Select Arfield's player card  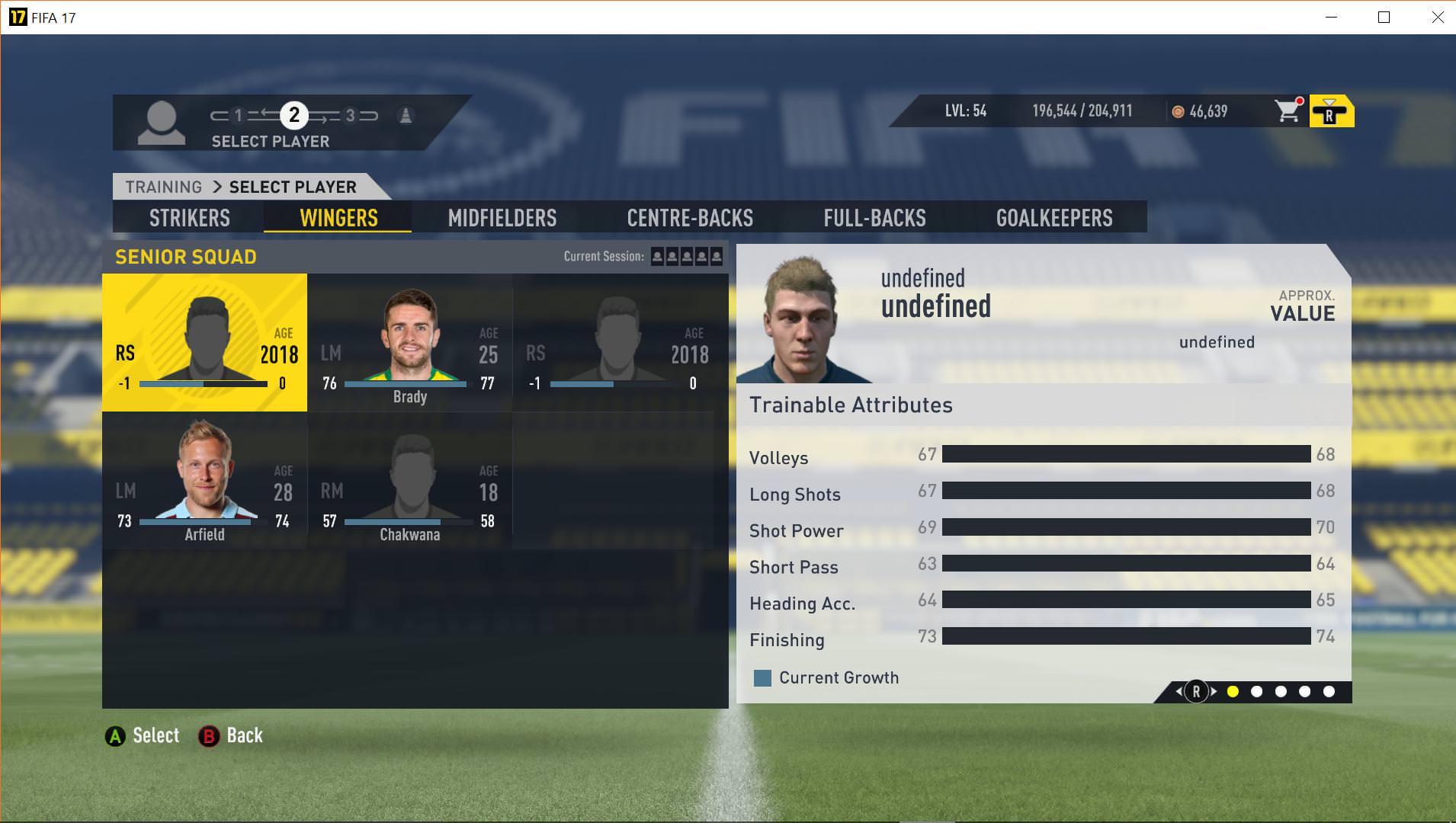[204, 481]
